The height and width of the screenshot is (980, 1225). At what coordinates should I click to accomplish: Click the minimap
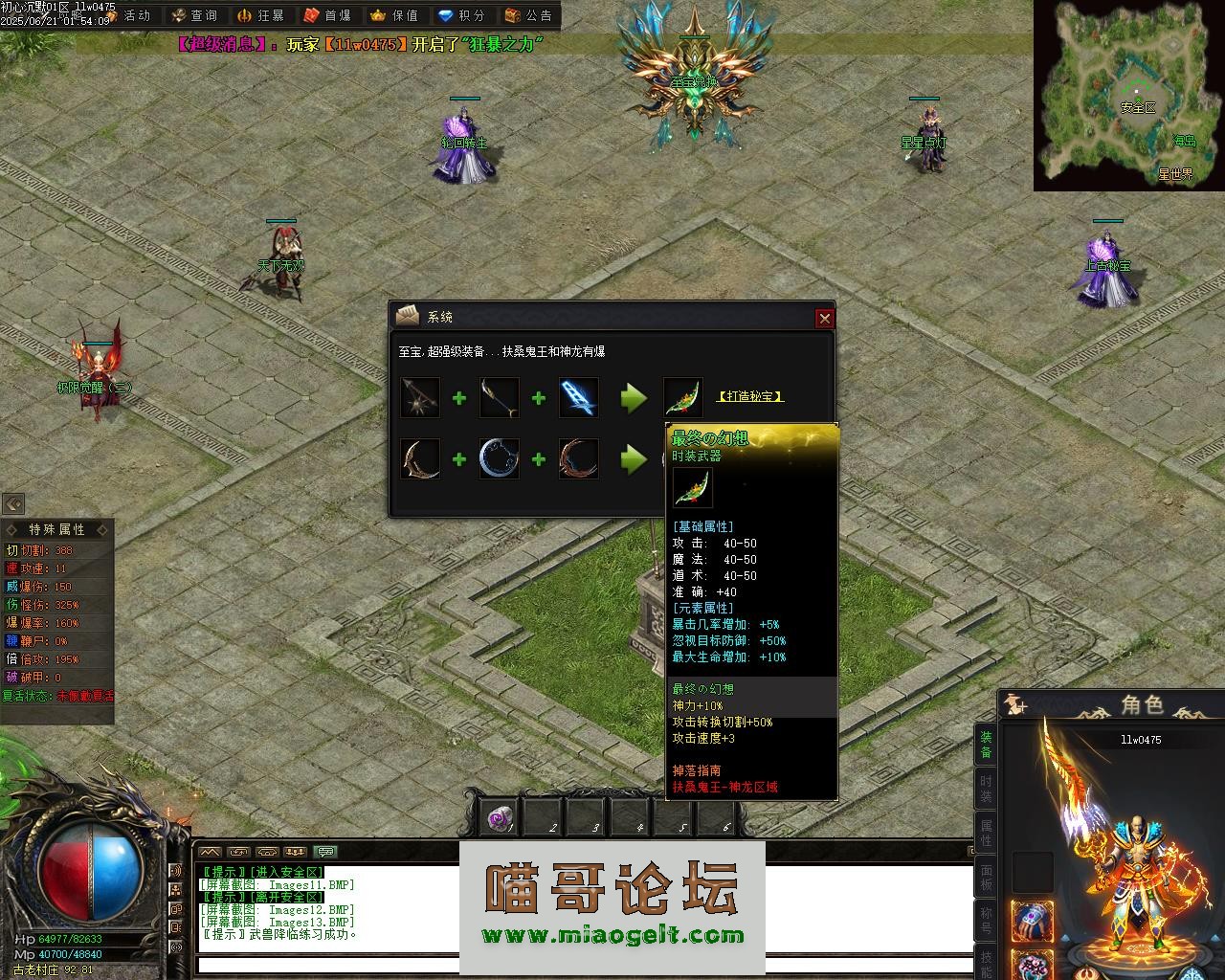point(1128,95)
